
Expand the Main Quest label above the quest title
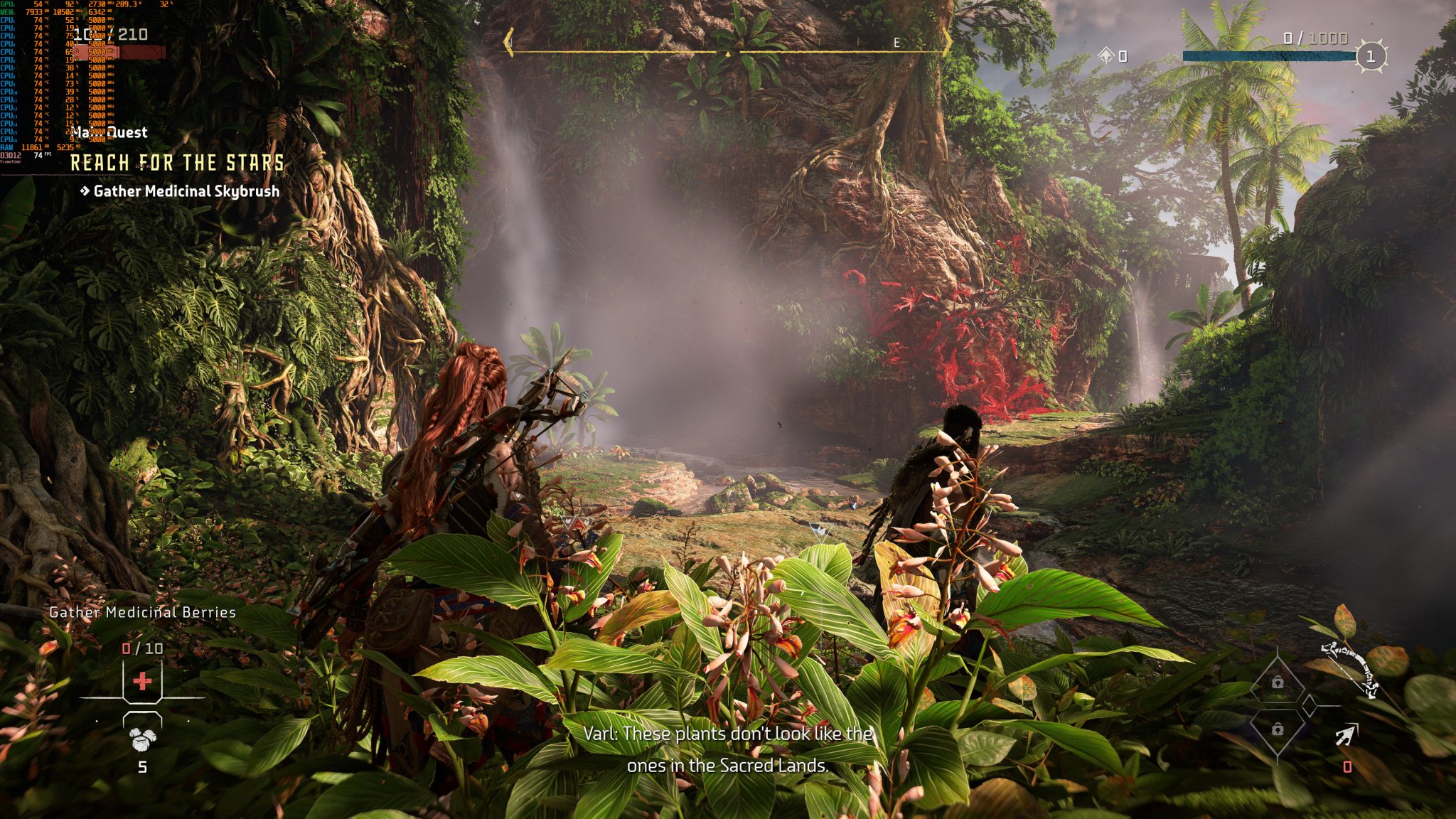(110, 132)
